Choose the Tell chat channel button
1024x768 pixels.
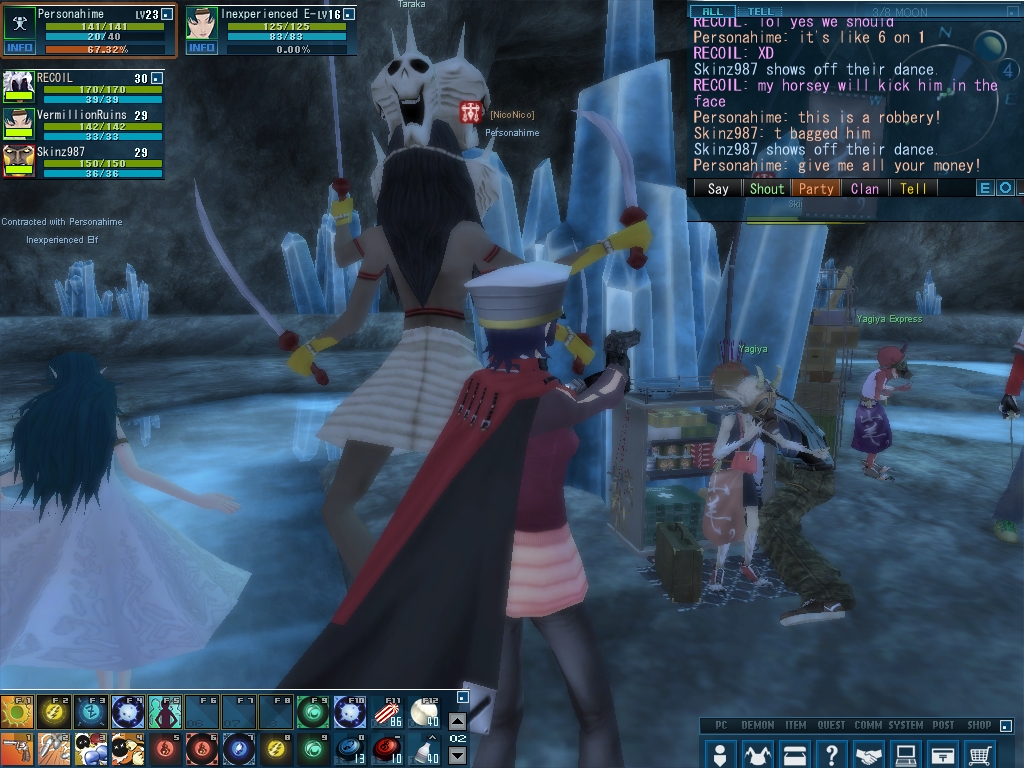[913, 188]
